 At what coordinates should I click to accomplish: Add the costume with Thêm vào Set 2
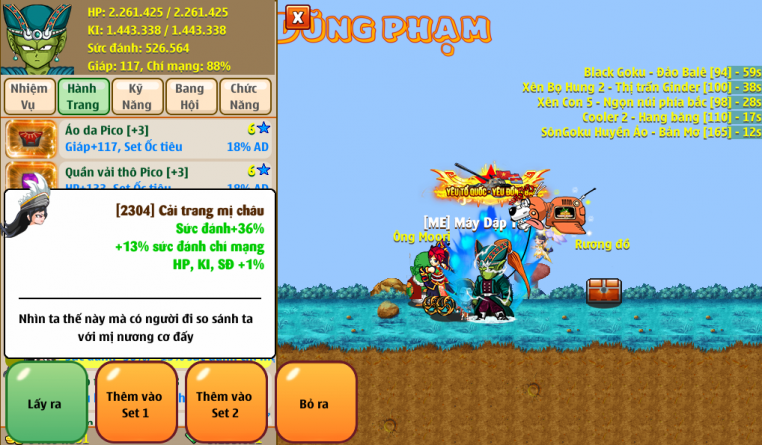[x=225, y=403]
